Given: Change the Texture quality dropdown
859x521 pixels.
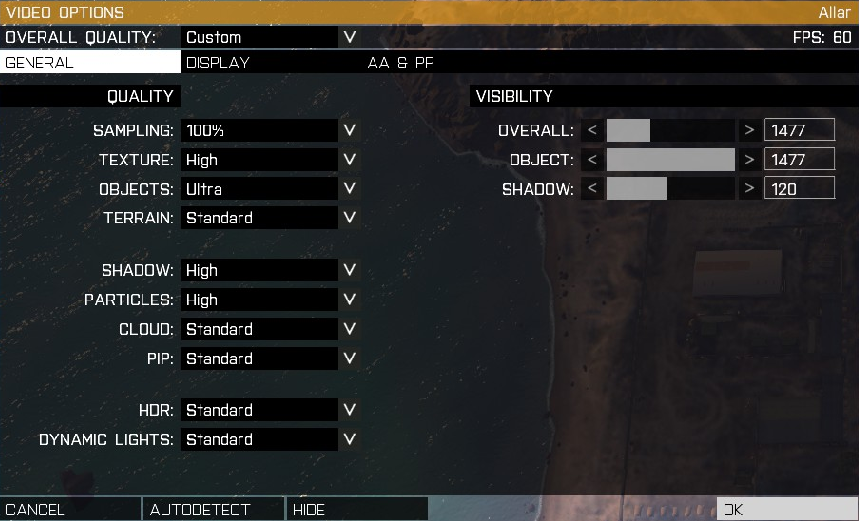Looking at the screenshot, I should [x=270, y=159].
